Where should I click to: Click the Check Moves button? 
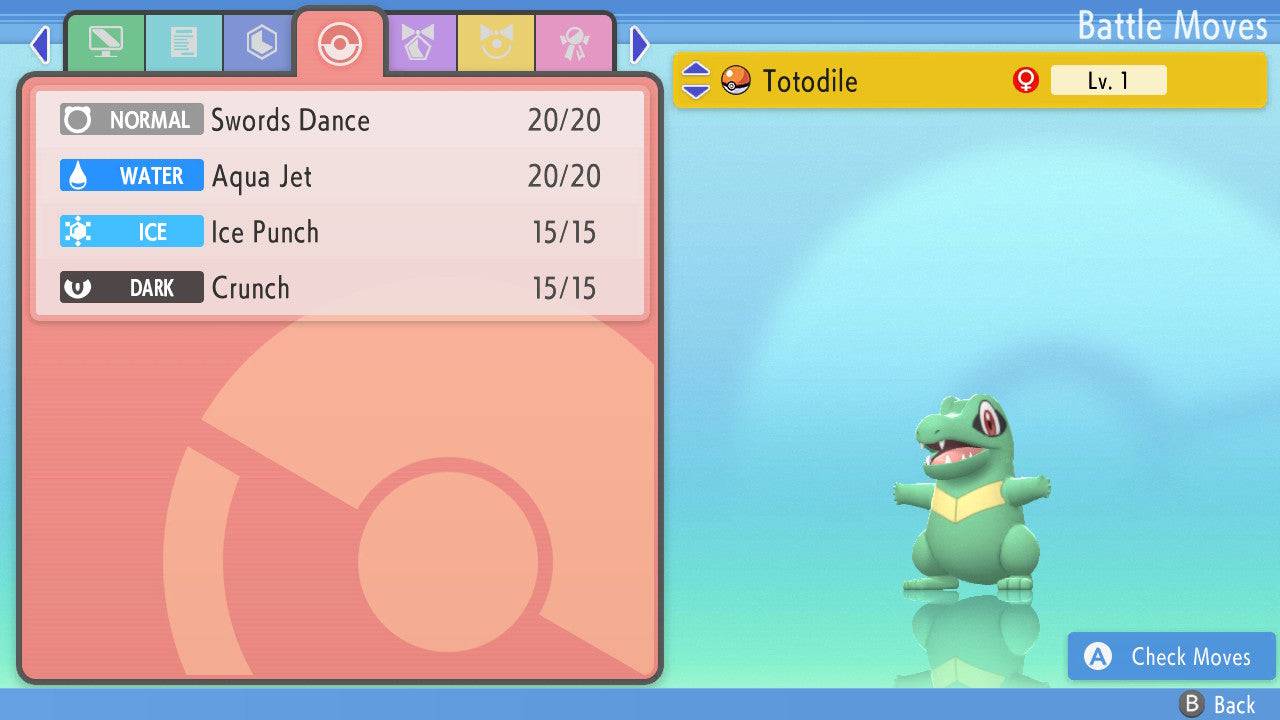tap(1172, 657)
